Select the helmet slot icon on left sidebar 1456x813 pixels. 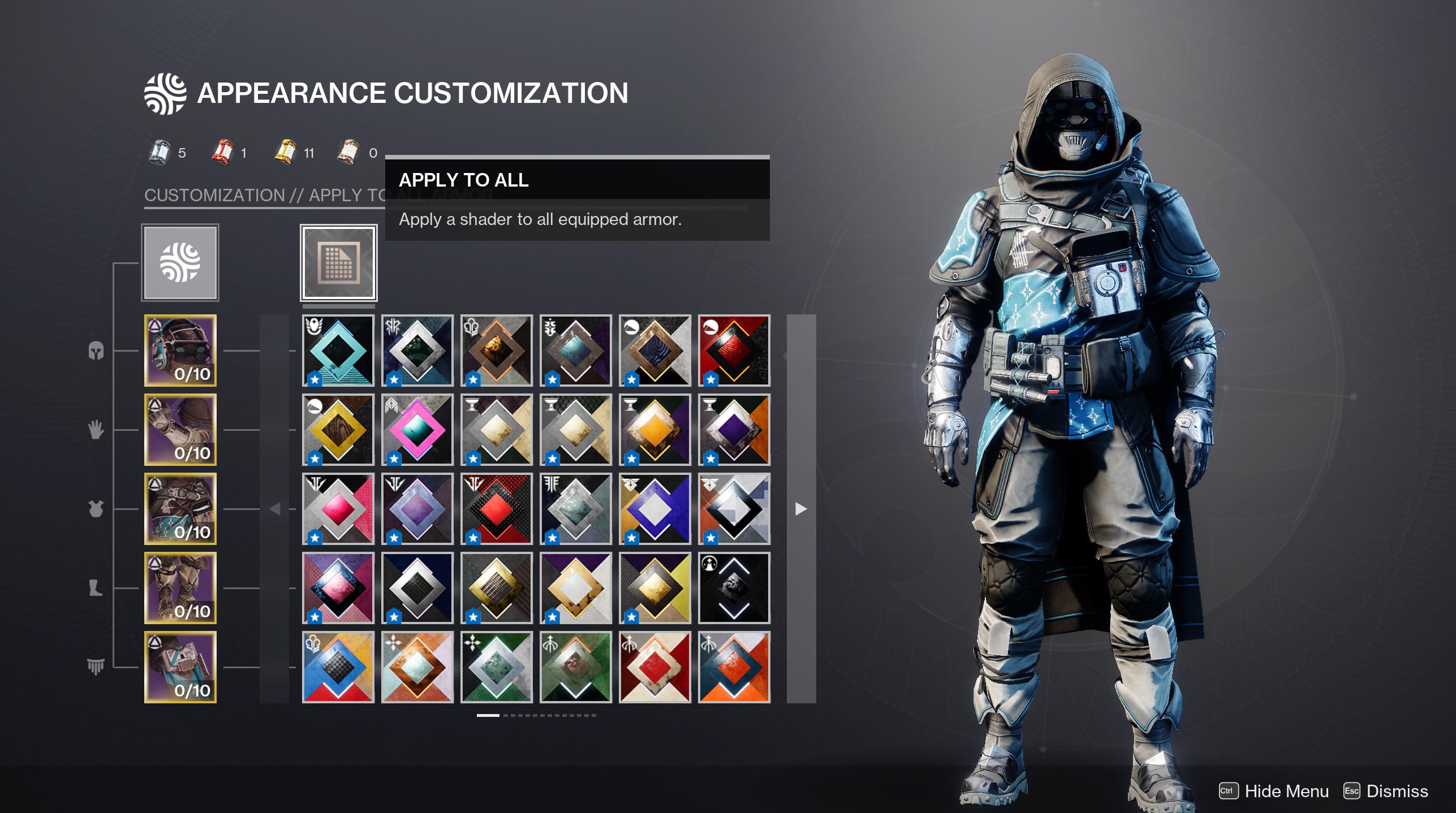click(x=96, y=352)
